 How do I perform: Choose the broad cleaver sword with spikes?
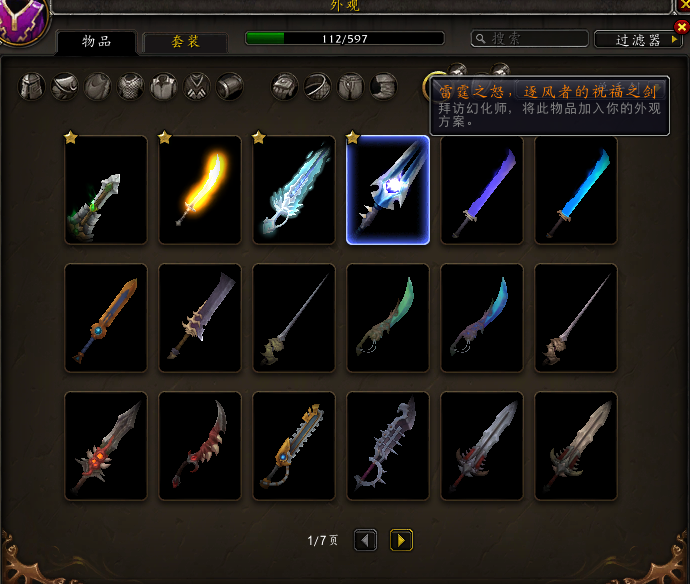tap(200, 318)
